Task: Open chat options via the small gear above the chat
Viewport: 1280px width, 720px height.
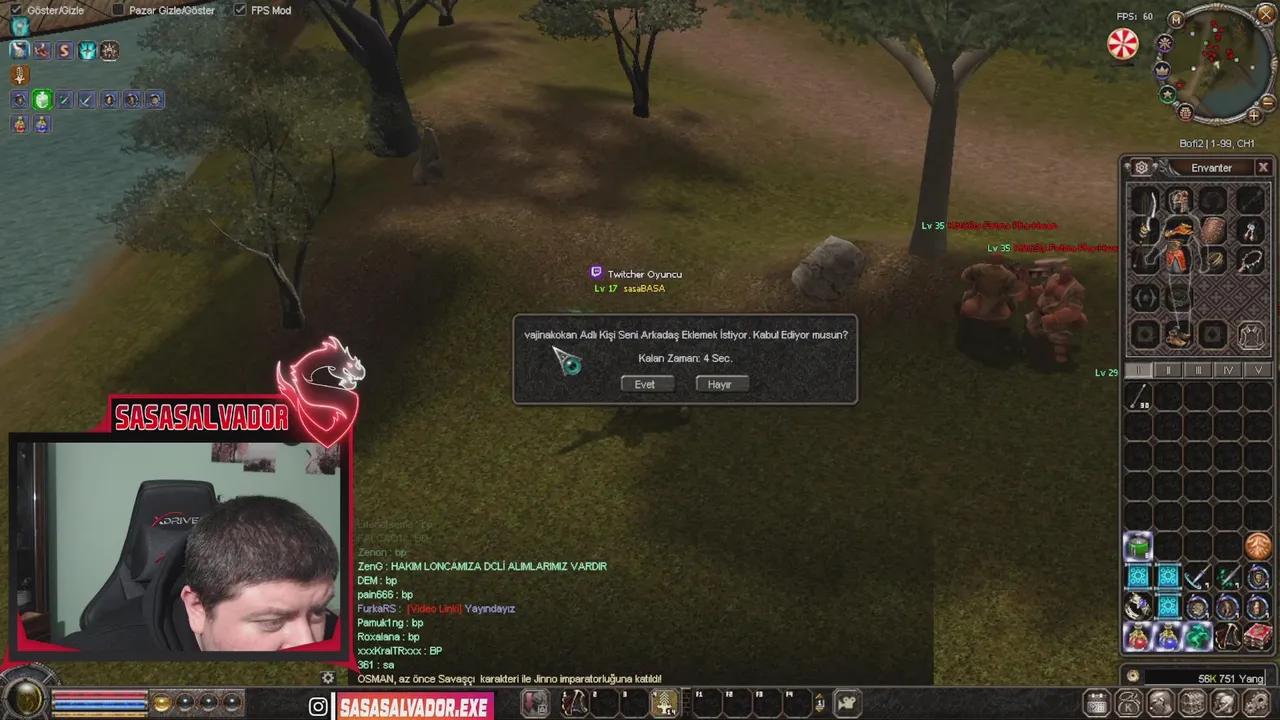Action: 327,677
